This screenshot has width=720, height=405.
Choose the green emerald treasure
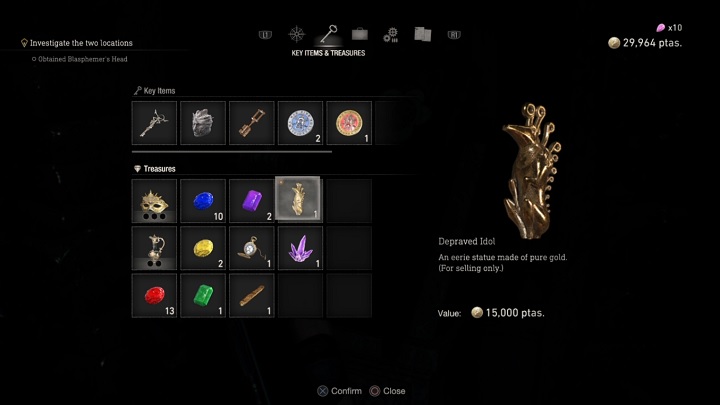[202, 296]
